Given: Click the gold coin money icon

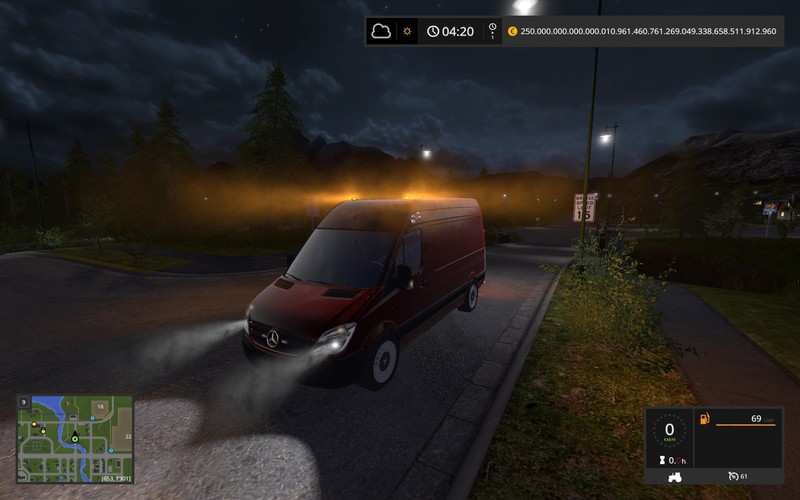Looking at the screenshot, I should 513,31.
